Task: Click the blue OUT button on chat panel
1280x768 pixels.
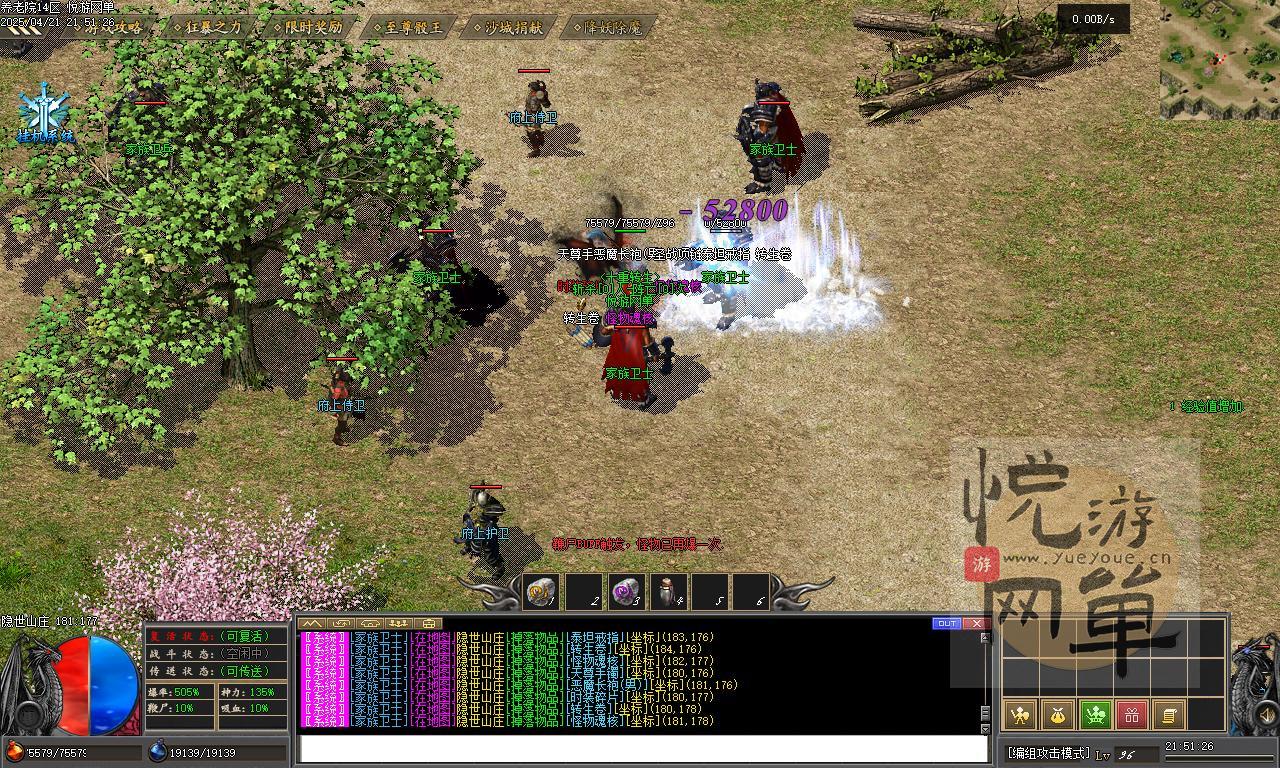Action: click(x=946, y=624)
